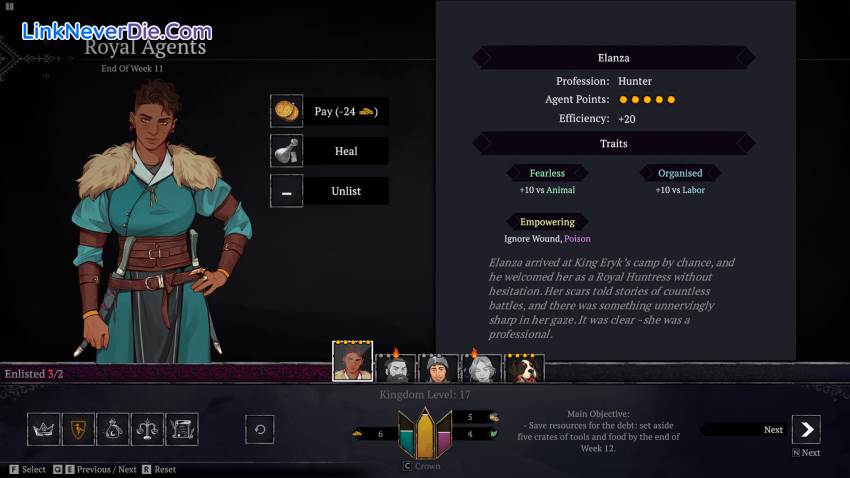
Task: Click the kingdom crown crystal emblem
Action: [x=425, y=433]
